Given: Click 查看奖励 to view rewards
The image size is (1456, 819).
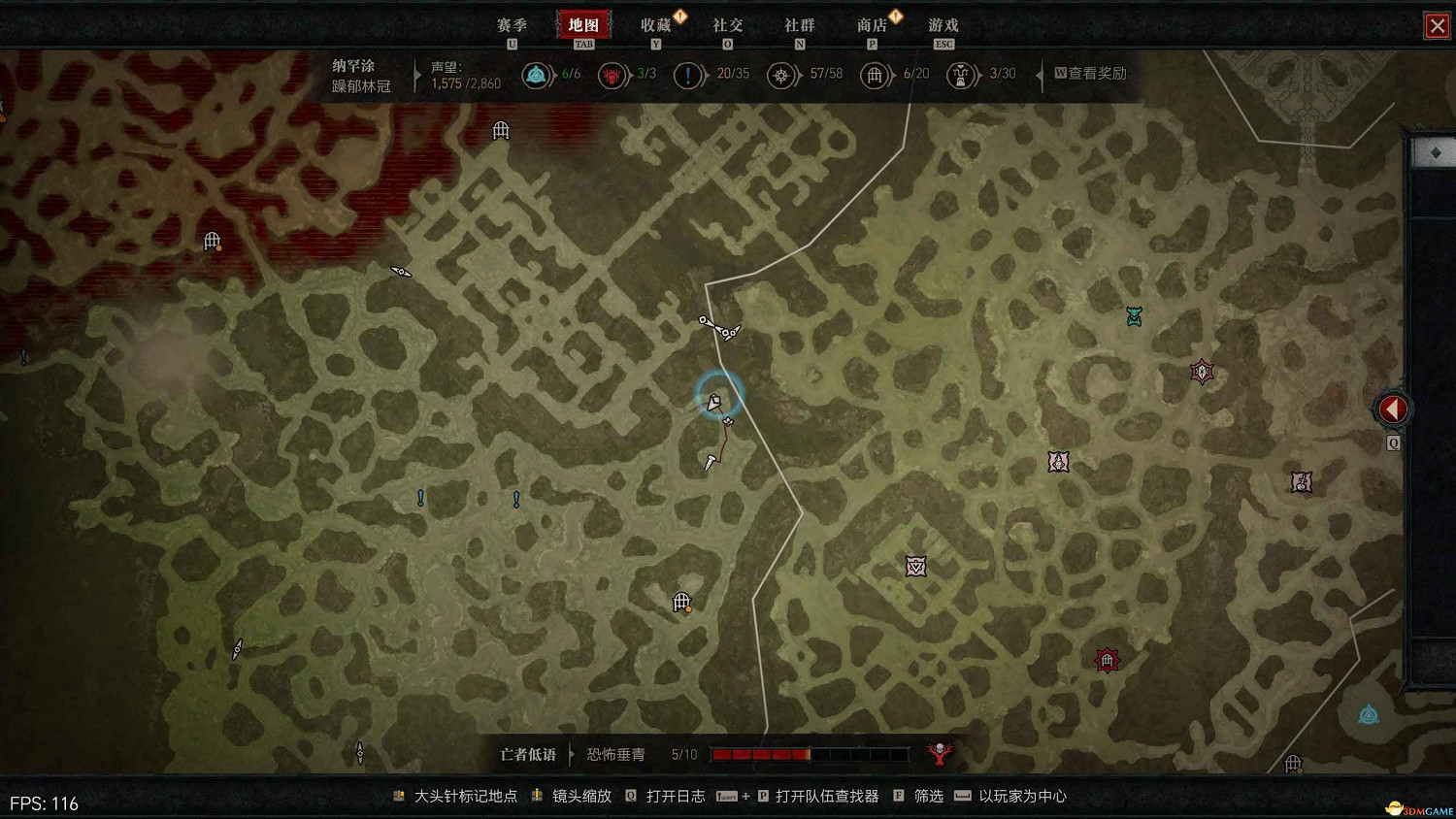Looking at the screenshot, I should click(1091, 73).
